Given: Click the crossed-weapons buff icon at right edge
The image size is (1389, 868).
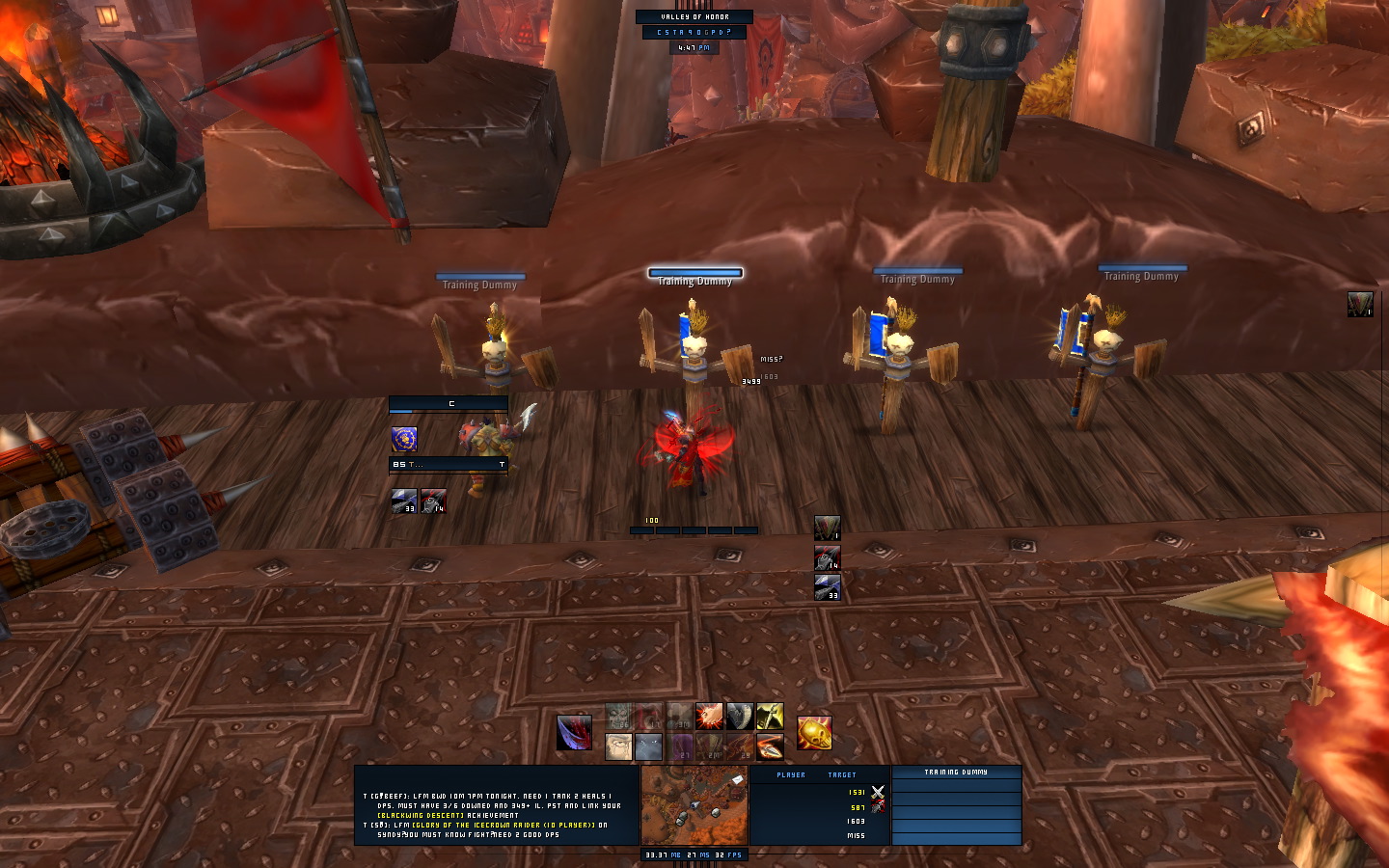Looking at the screenshot, I should coord(1360,305).
